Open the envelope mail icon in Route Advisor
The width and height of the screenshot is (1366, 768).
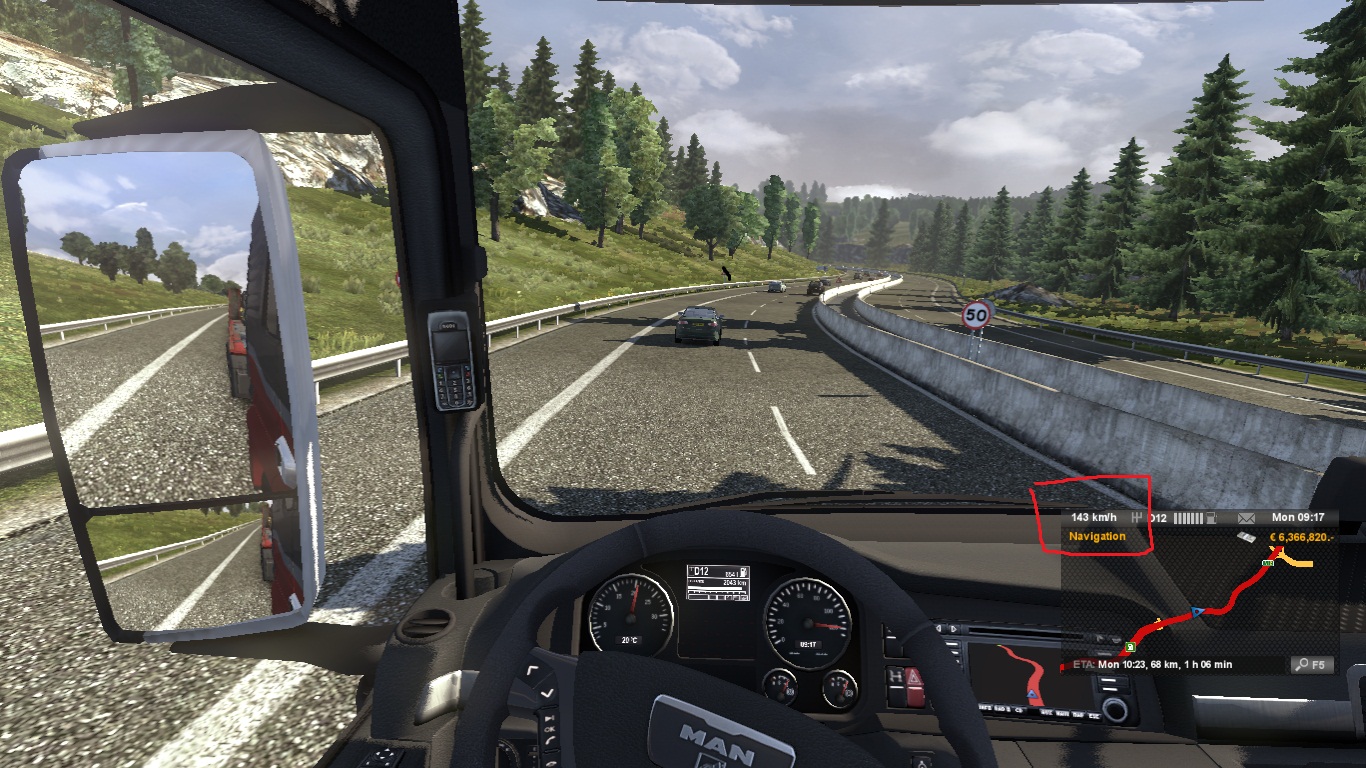(1245, 518)
